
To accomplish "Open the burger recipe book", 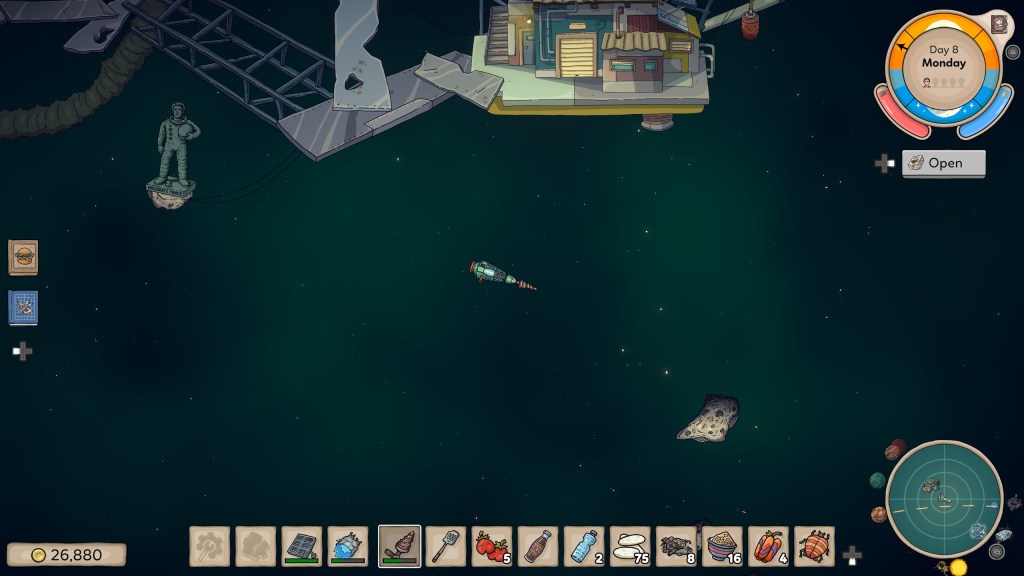I will [x=23, y=257].
